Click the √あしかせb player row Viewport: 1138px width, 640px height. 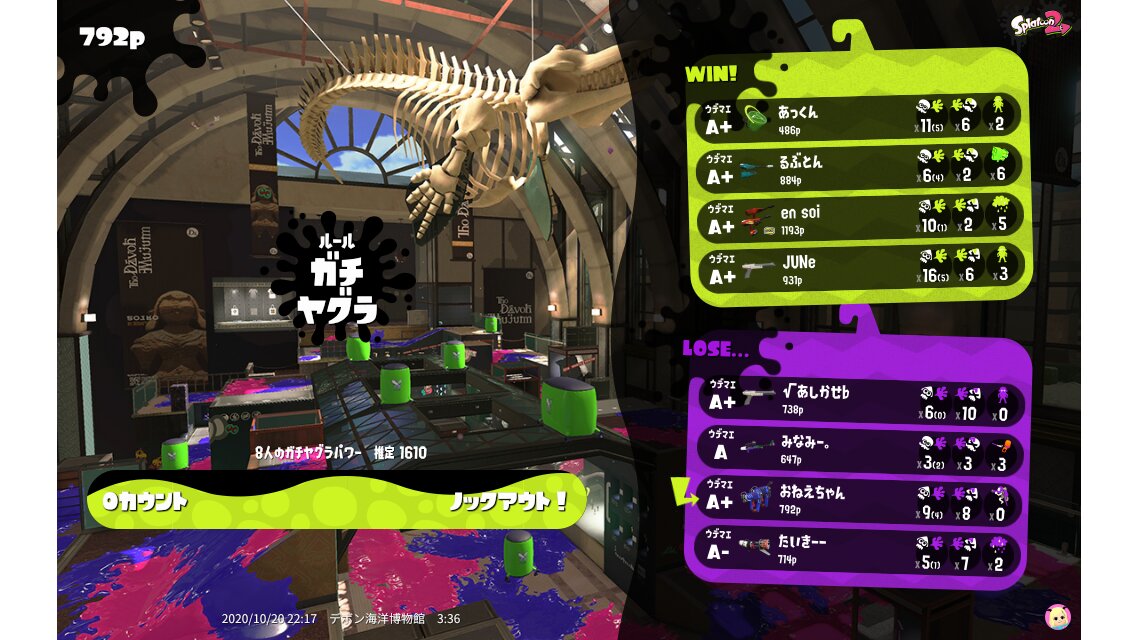(x=858, y=402)
